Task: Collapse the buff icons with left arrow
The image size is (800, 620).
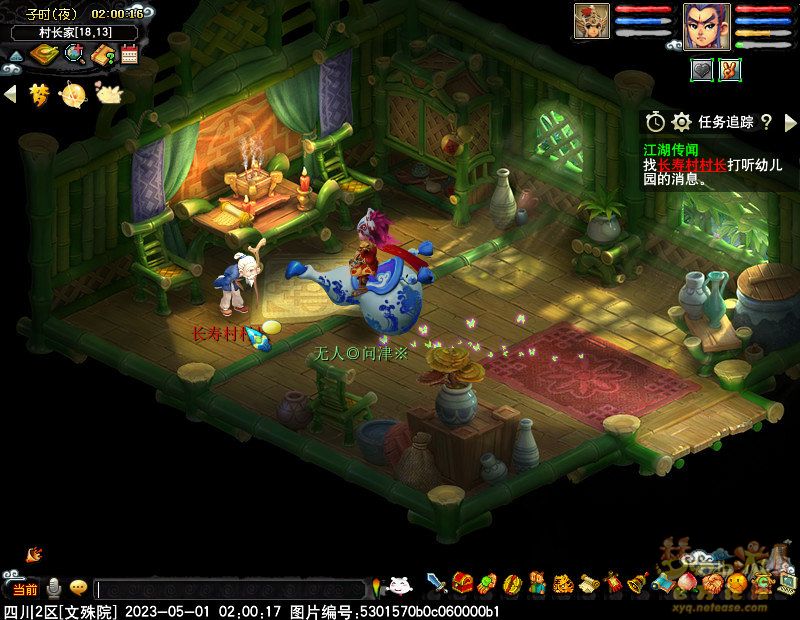Action: pos(10,94)
